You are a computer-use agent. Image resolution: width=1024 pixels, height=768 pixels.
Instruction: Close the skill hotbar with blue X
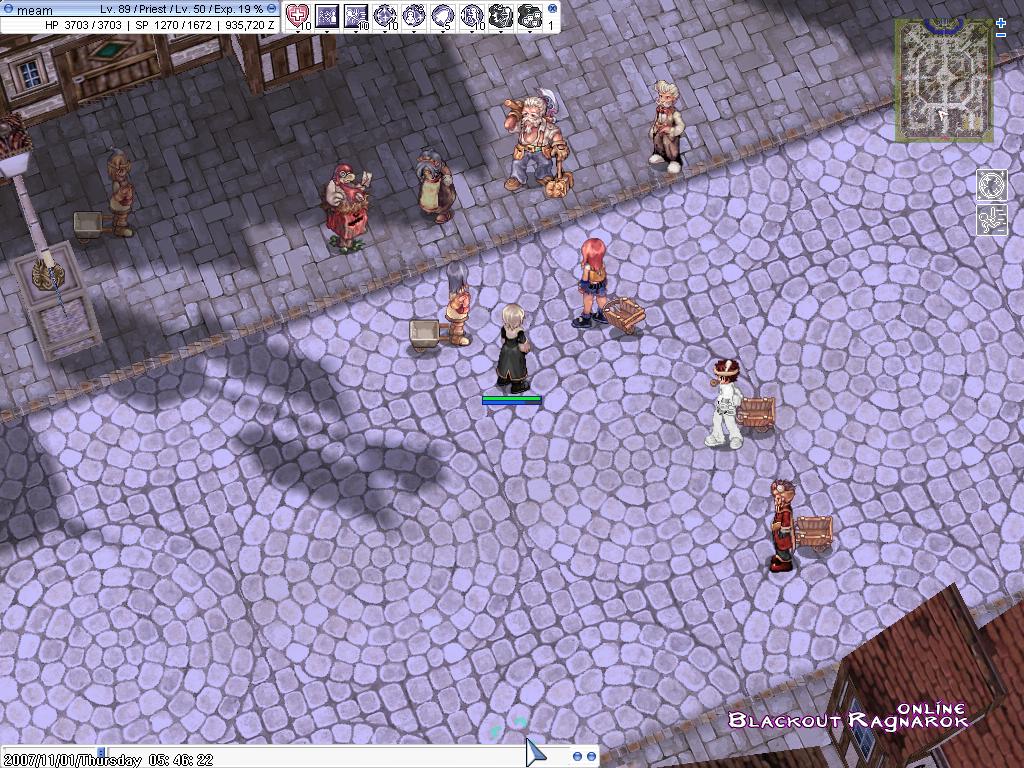(552, 8)
